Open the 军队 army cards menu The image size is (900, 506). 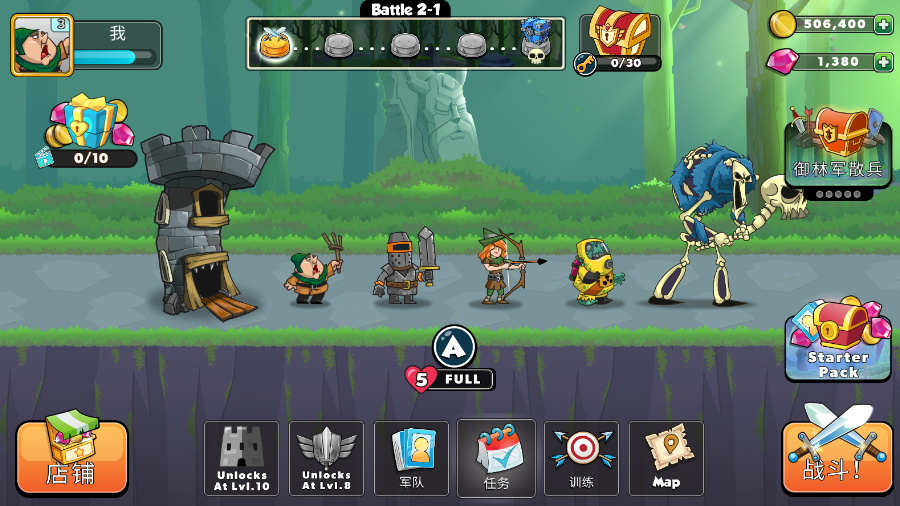(x=412, y=458)
